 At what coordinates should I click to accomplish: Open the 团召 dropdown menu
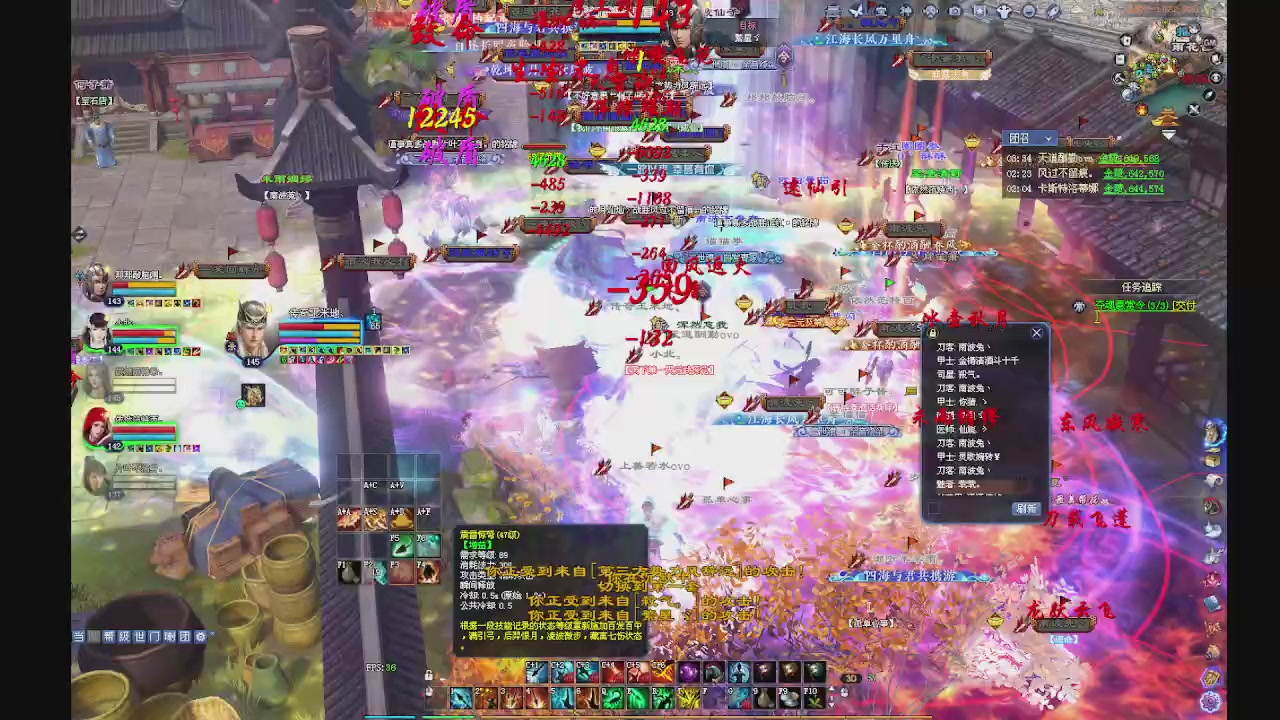click(x=1029, y=139)
